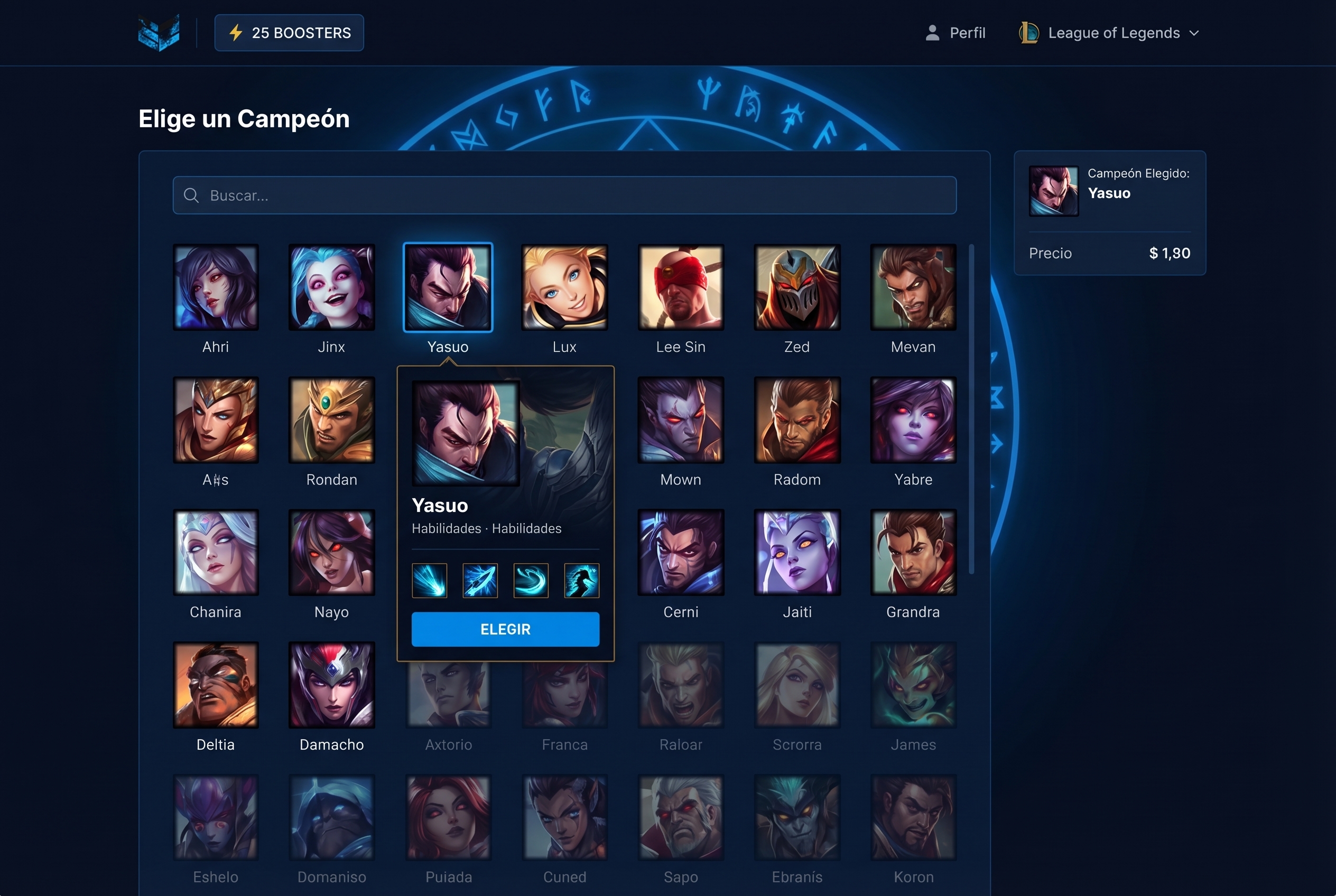Open the site logo in the header
This screenshot has width=1336, height=896.
[159, 33]
